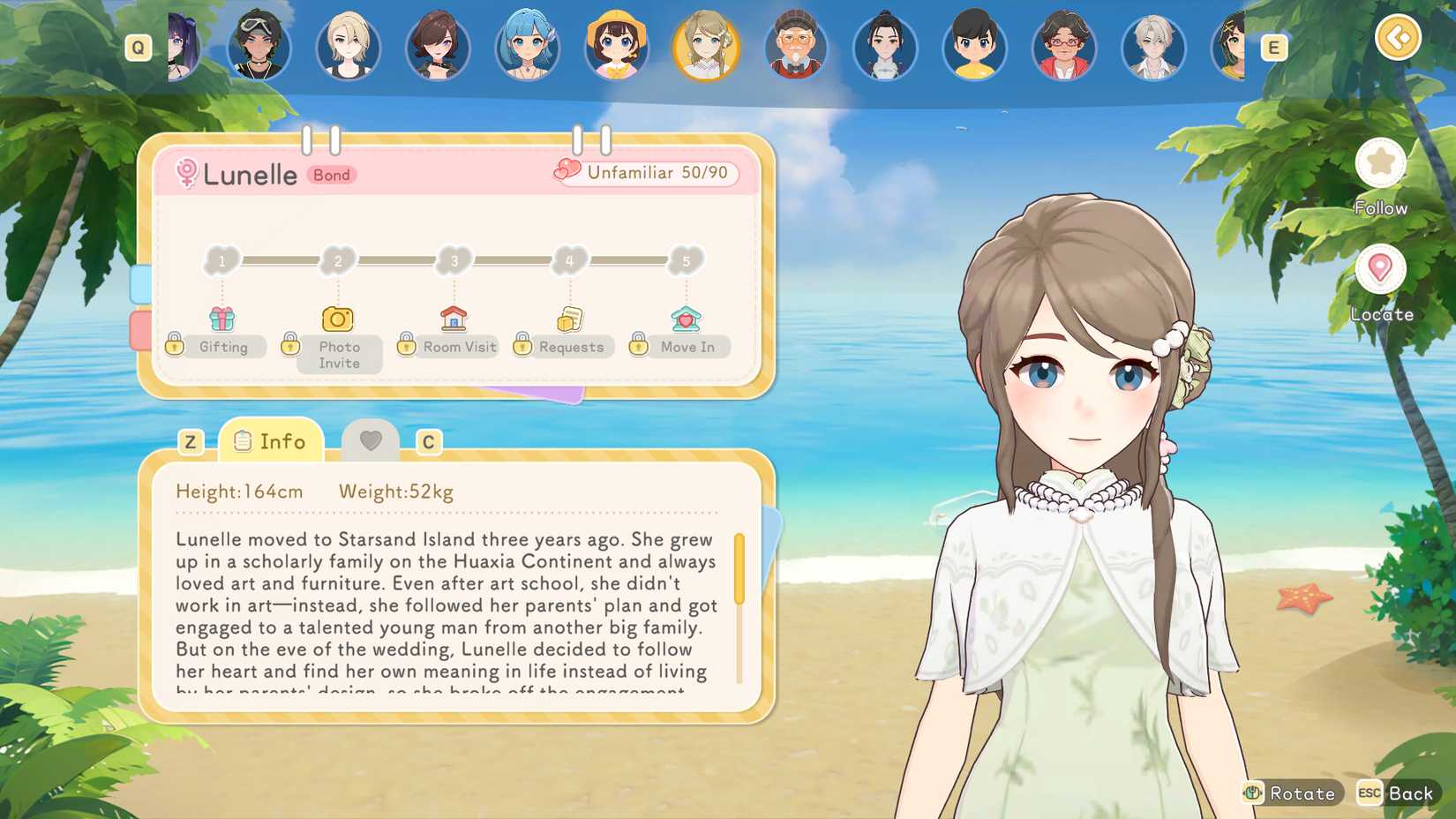Switch to the Info tab
1456x819 pixels.
(x=271, y=441)
